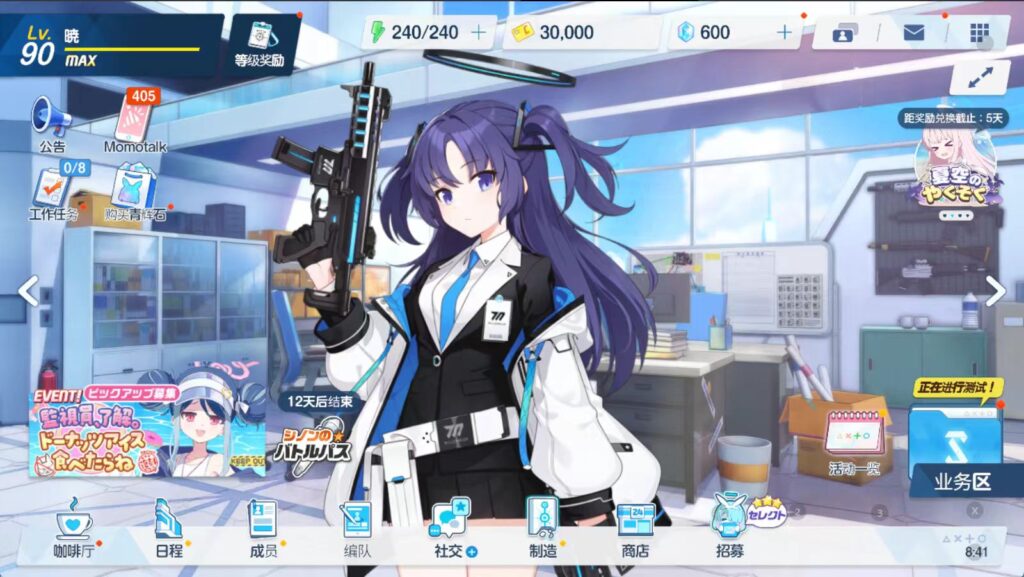Show the next character with right arrow
The width and height of the screenshot is (1024, 577).
click(995, 291)
